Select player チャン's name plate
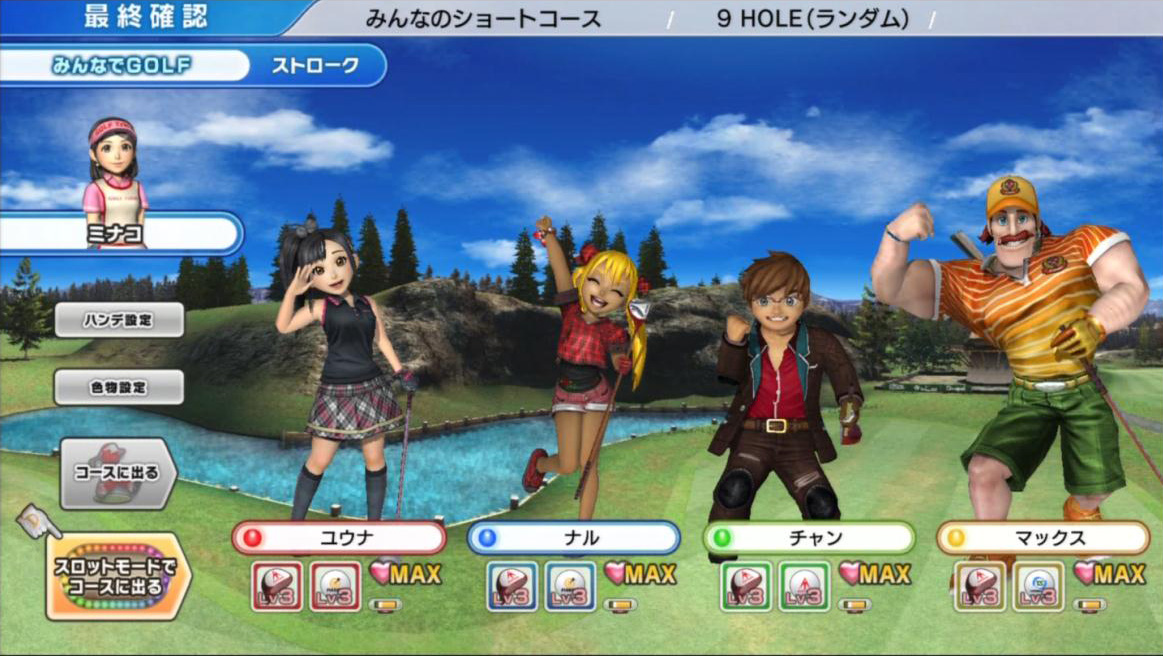 [x=809, y=538]
